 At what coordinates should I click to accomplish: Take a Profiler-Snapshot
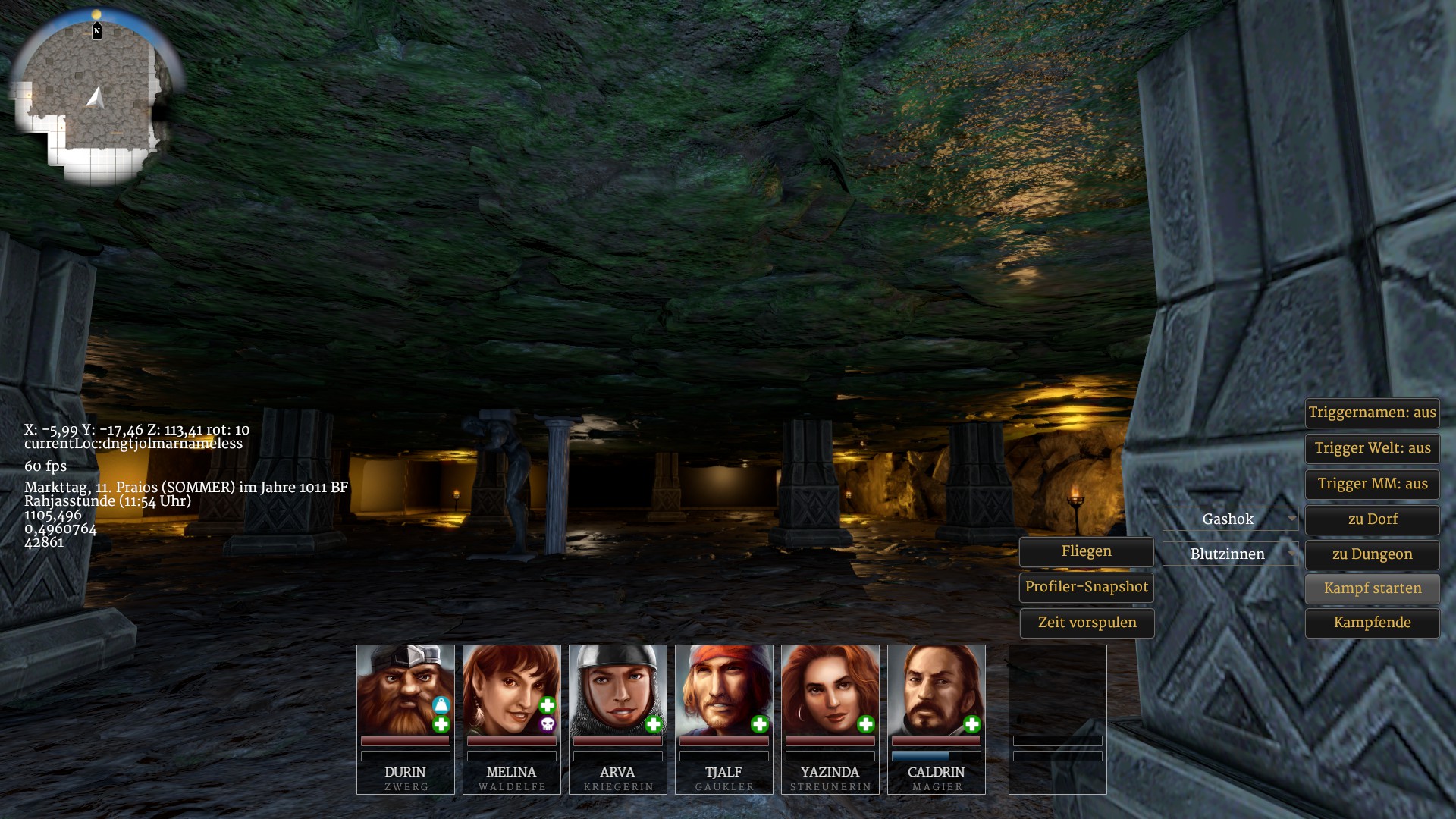click(x=1086, y=587)
